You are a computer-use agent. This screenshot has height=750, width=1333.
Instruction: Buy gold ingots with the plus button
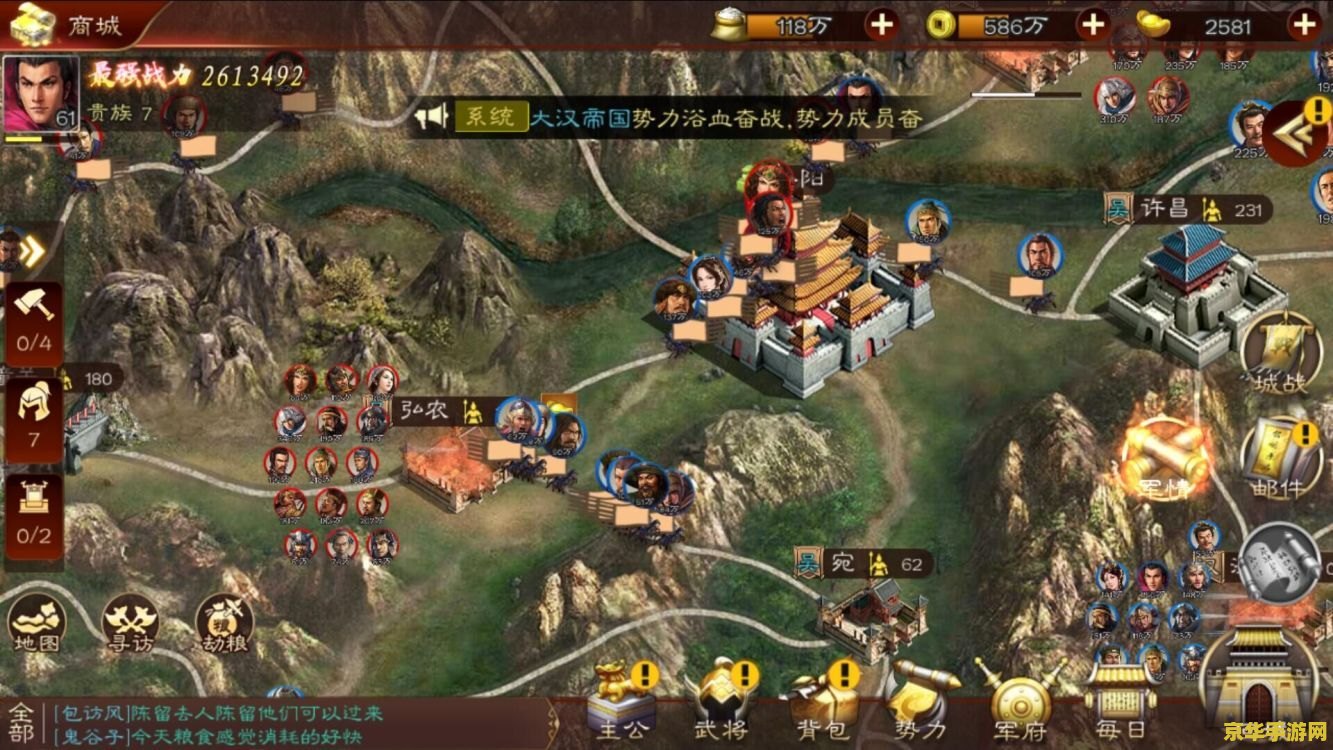[x=1305, y=25]
